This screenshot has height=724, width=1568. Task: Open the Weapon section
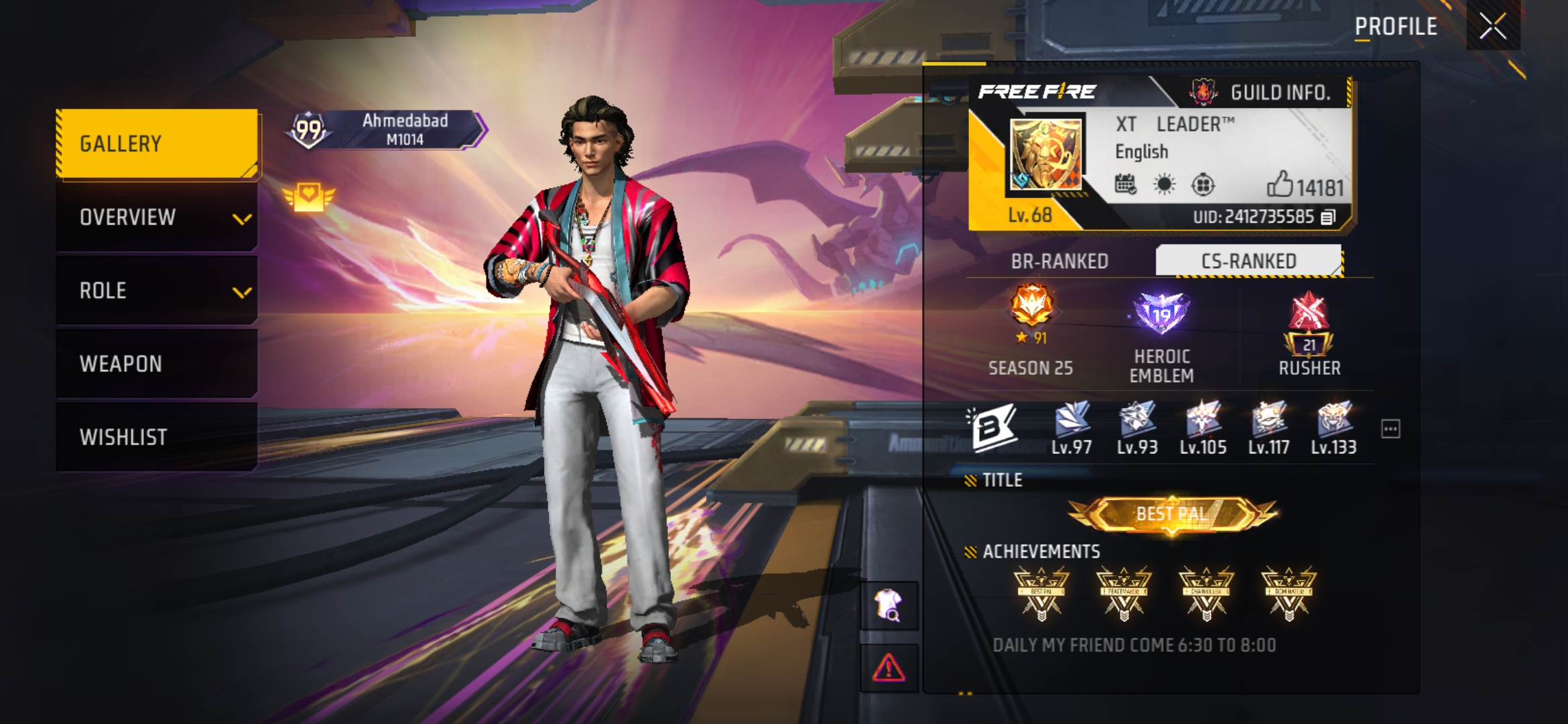click(157, 363)
